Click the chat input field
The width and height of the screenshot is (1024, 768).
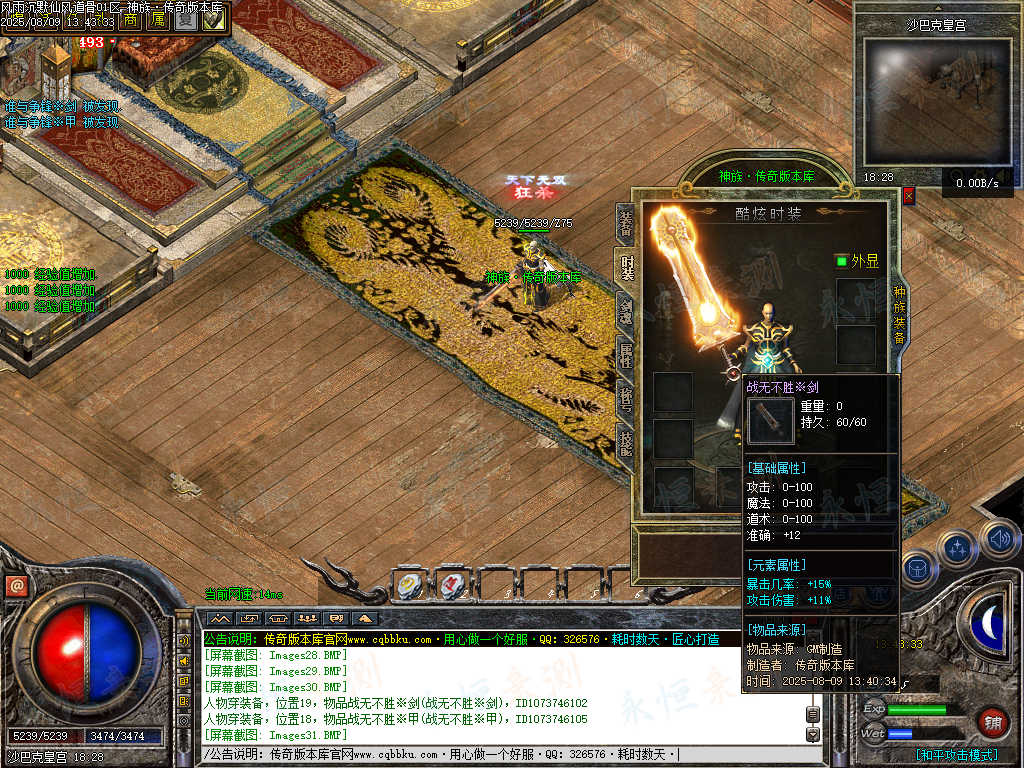coord(500,754)
